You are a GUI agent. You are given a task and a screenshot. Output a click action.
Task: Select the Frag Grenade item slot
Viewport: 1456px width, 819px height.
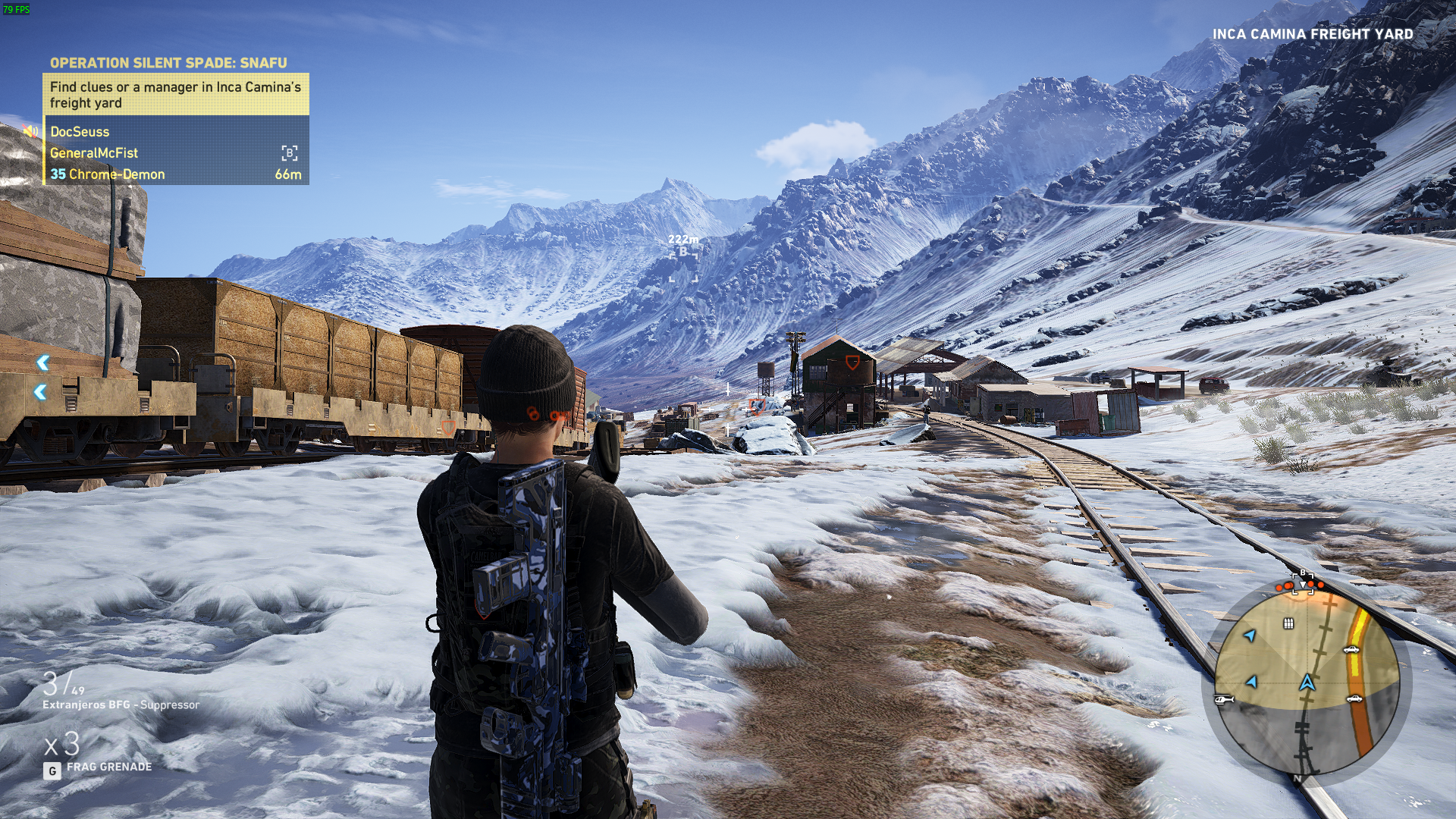108,767
